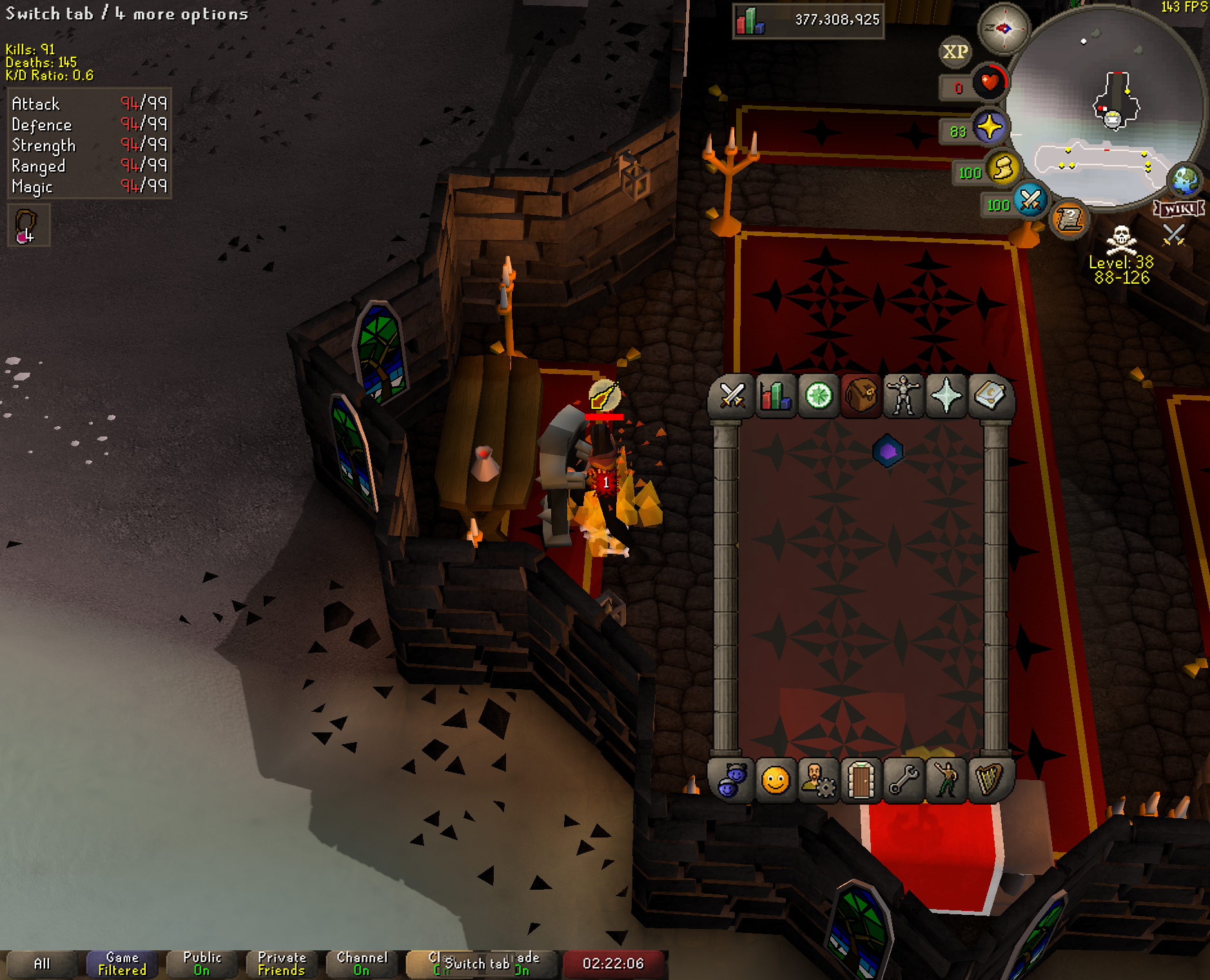Activate the special attack orb
This screenshot has width=1210, height=980.
1030,201
